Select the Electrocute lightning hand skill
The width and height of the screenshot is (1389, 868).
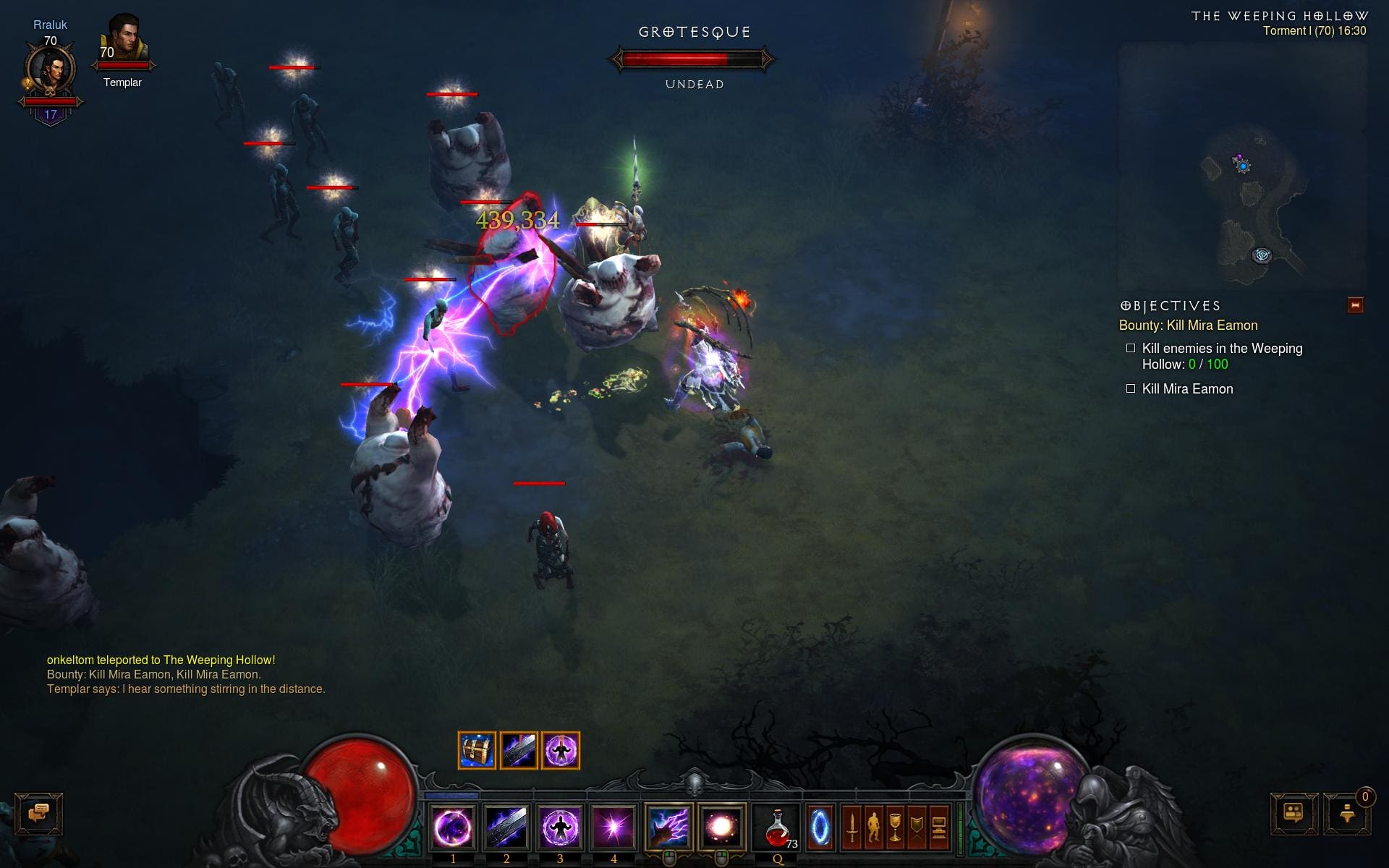coord(668,827)
